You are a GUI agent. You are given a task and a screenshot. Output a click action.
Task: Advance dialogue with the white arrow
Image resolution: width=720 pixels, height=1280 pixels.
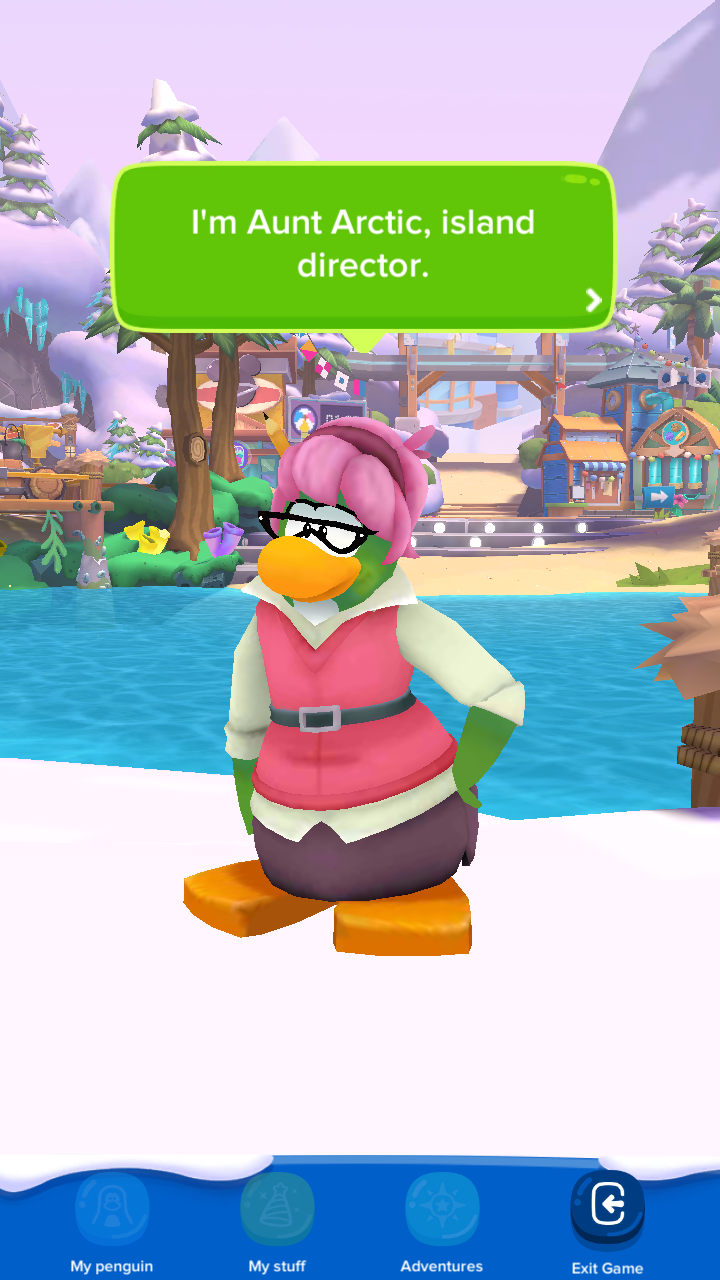pyautogui.click(x=594, y=300)
